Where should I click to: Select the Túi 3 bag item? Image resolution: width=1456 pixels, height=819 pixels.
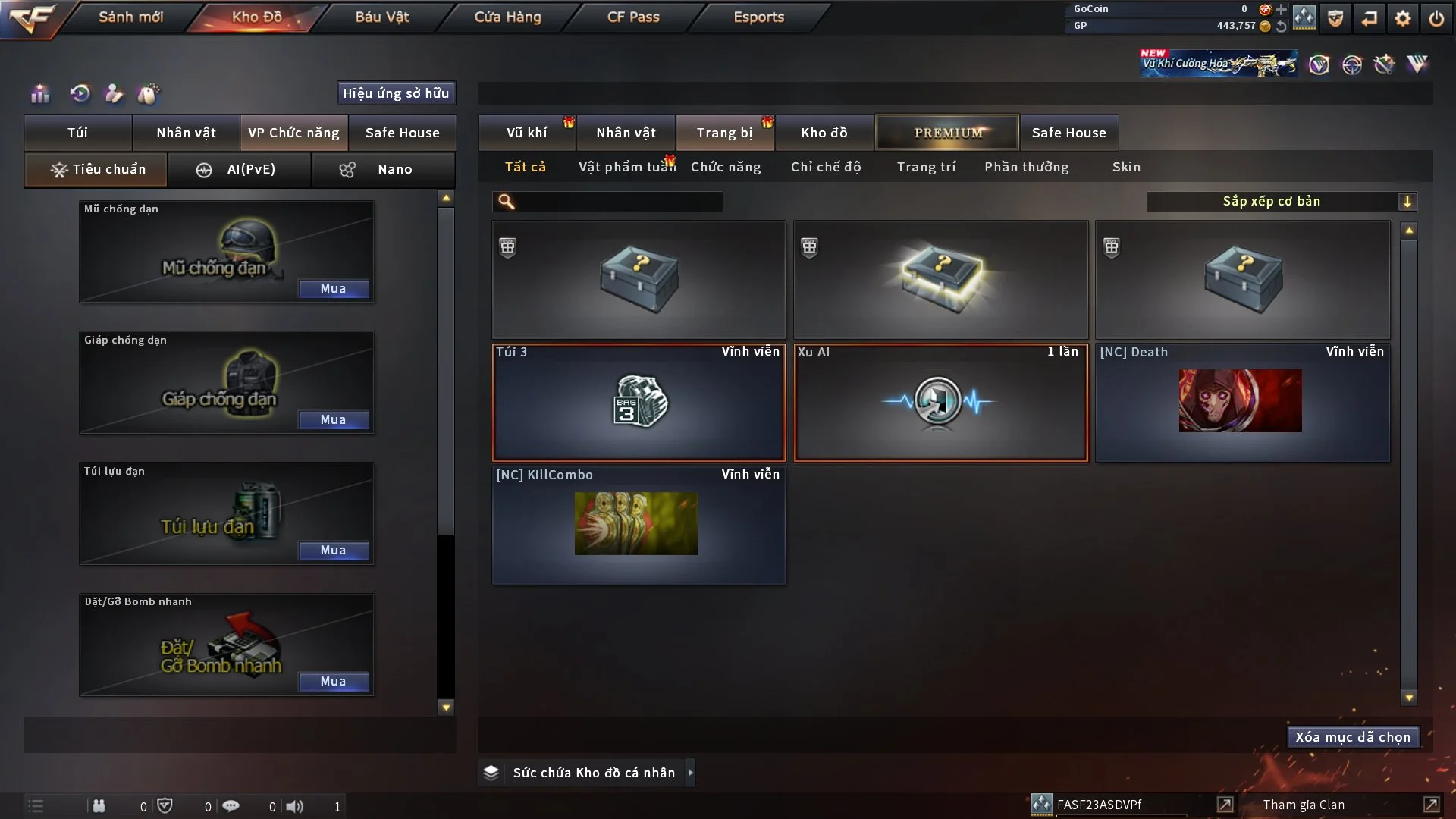[x=639, y=403]
